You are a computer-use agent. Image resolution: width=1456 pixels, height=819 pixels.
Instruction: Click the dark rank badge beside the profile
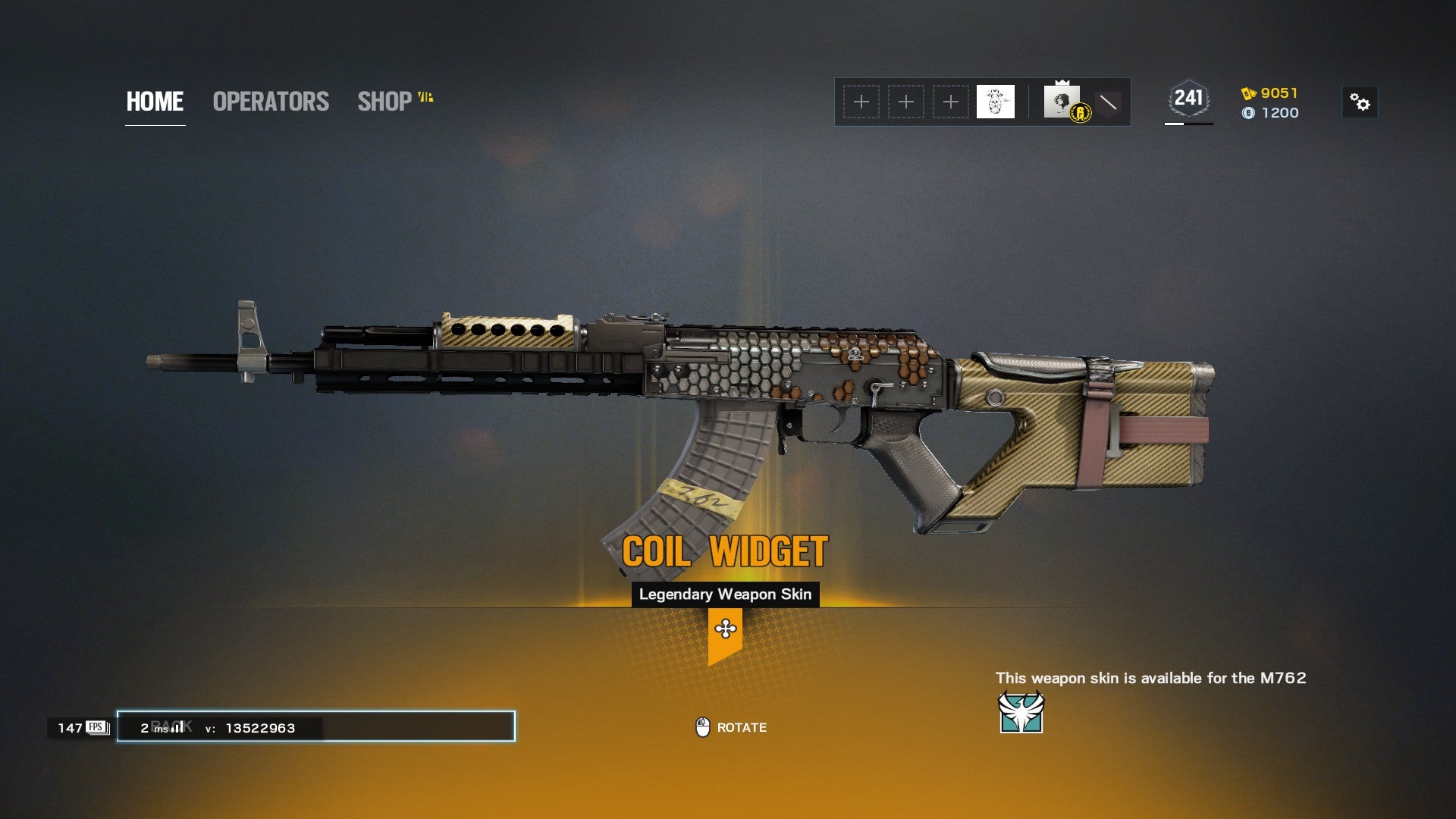(x=1108, y=102)
